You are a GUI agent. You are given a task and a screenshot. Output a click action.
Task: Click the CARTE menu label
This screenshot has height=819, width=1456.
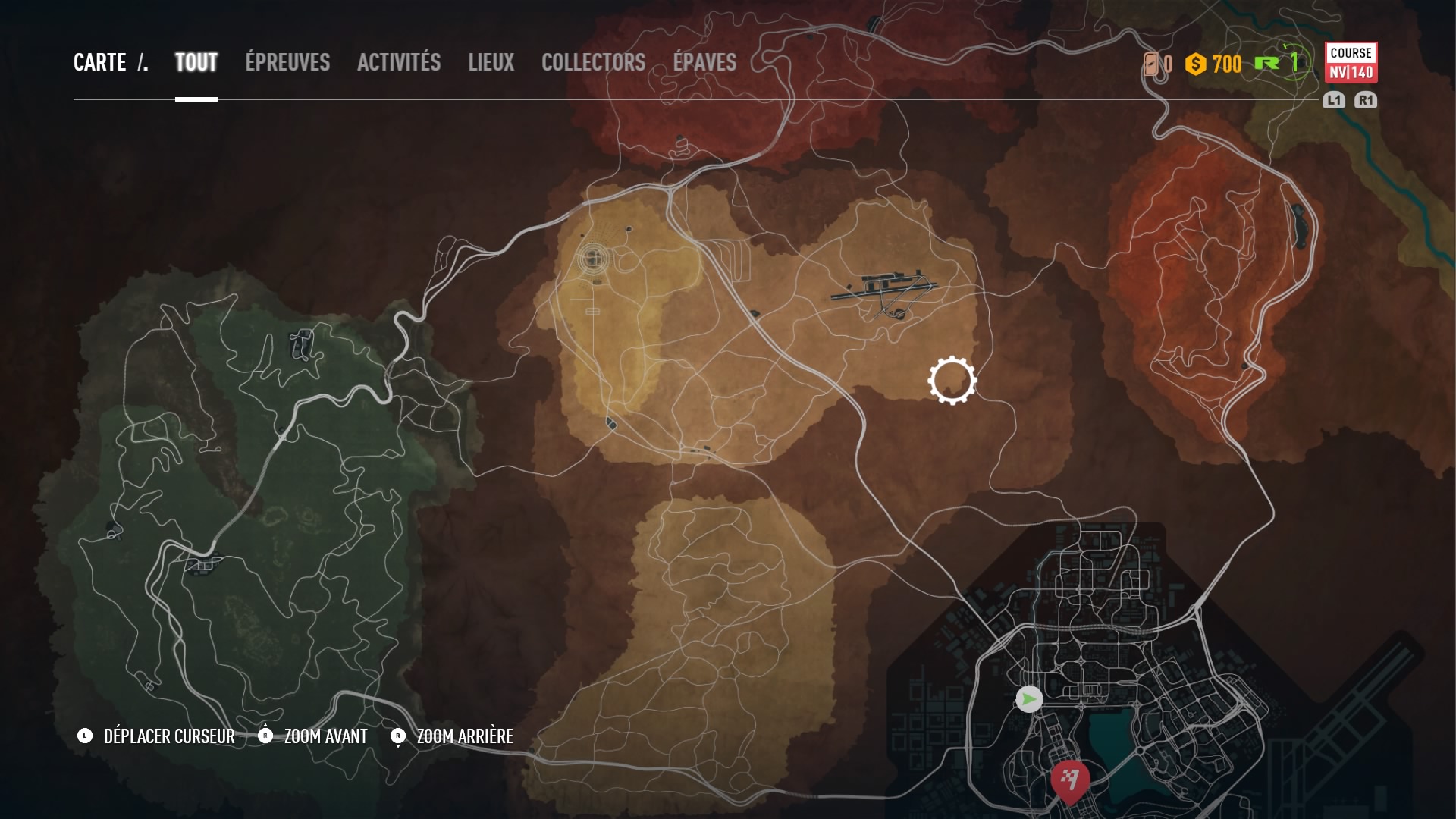tap(101, 63)
